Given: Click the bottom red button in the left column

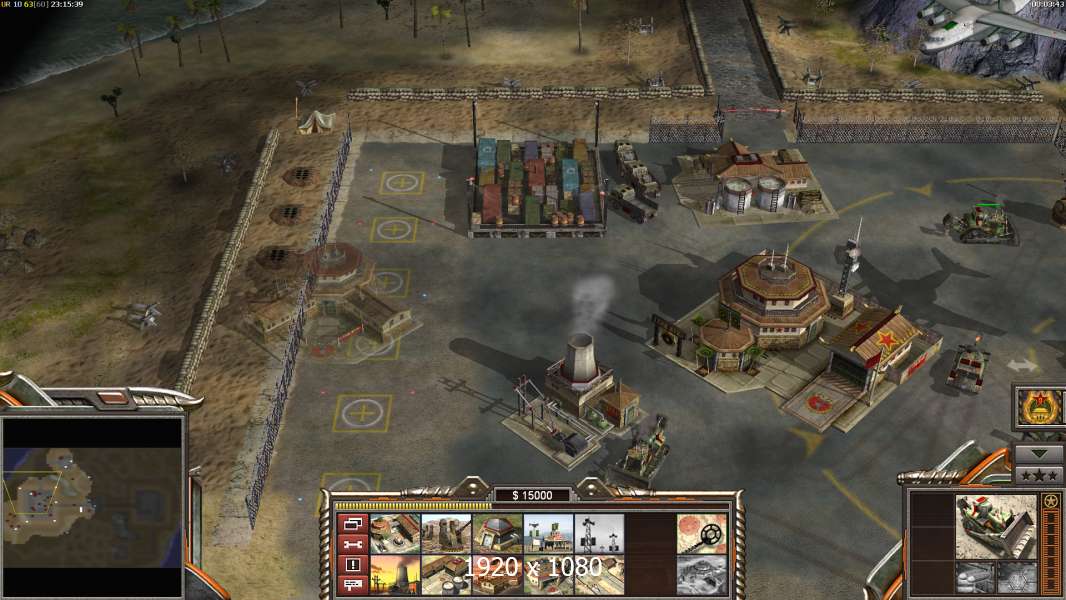Looking at the screenshot, I should tap(352, 585).
